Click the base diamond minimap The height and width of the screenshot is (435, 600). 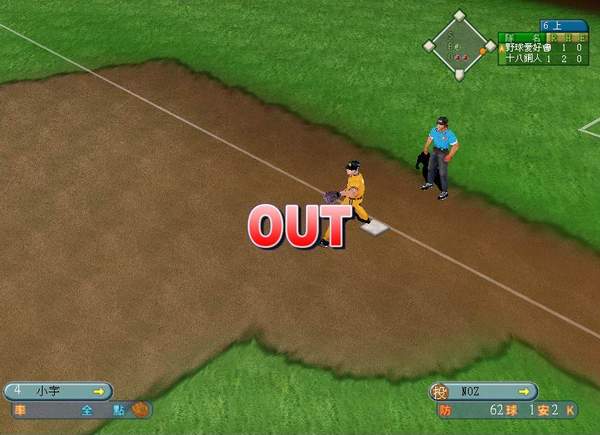pyautogui.click(x=459, y=46)
